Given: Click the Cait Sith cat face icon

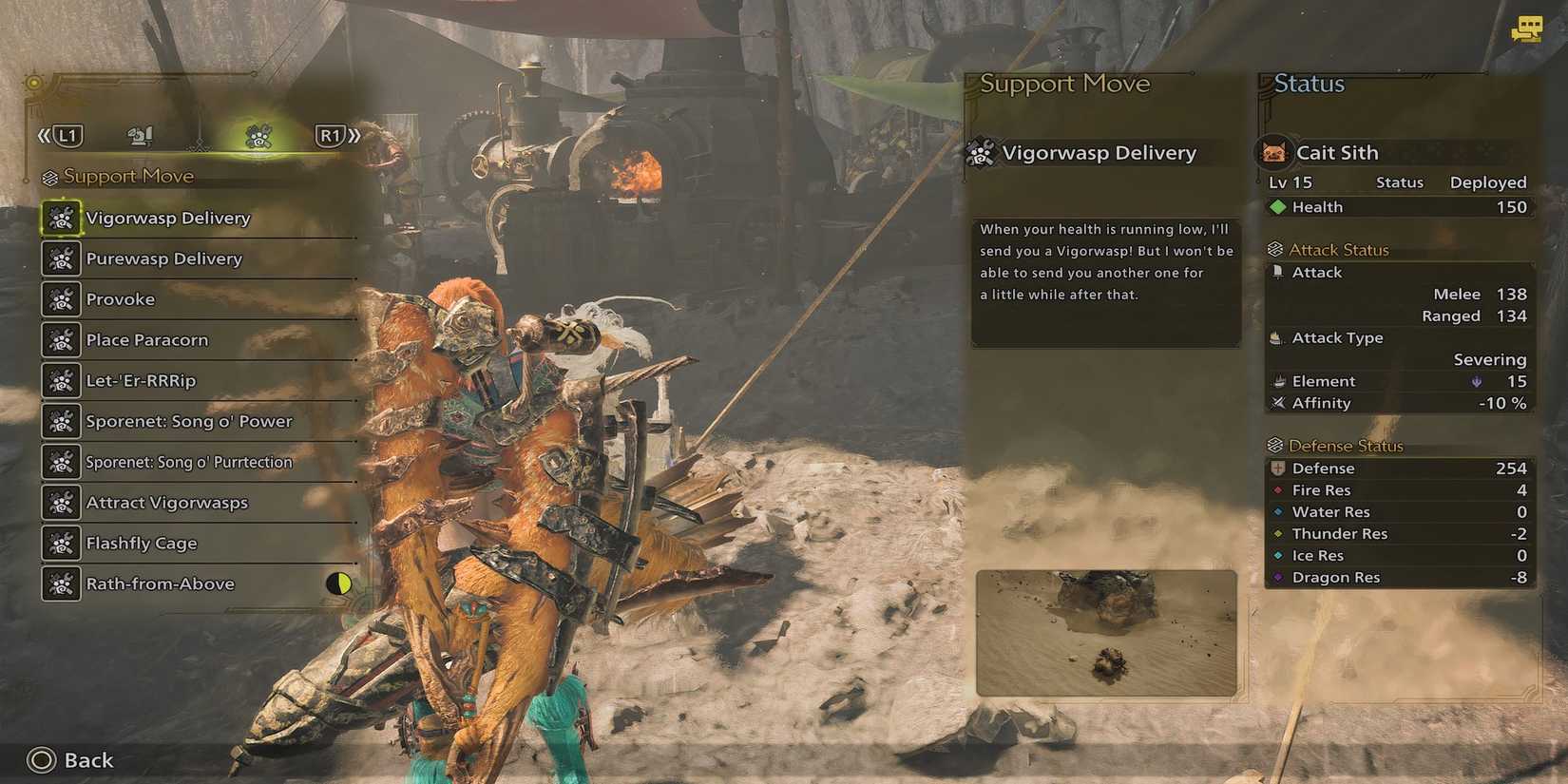Looking at the screenshot, I should [x=1273, y=151].
